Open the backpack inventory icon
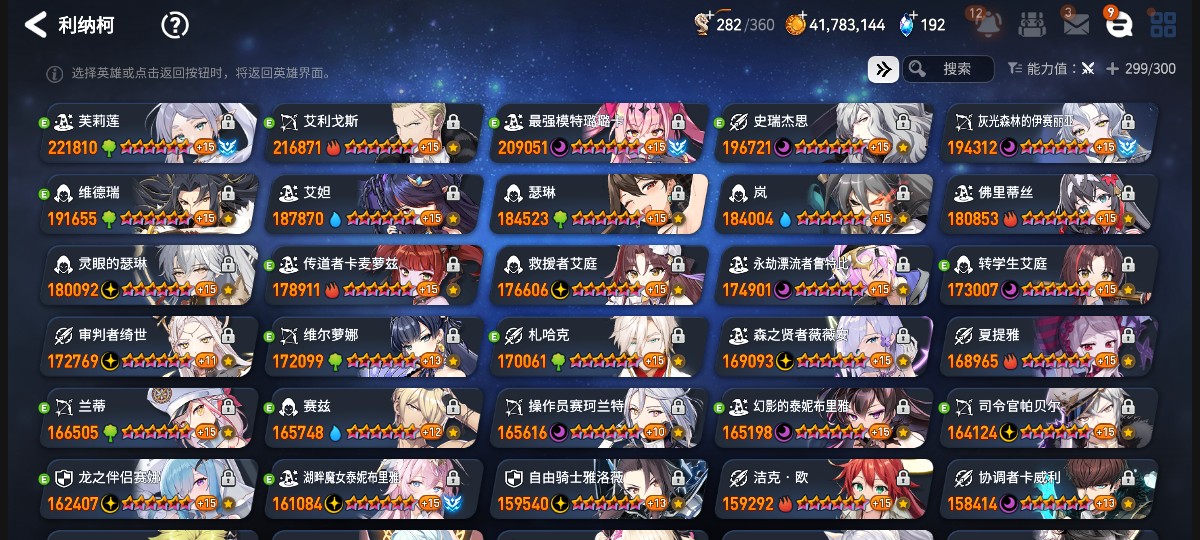The width and height of the screenshot is (1200, 540). [1033, 24]
